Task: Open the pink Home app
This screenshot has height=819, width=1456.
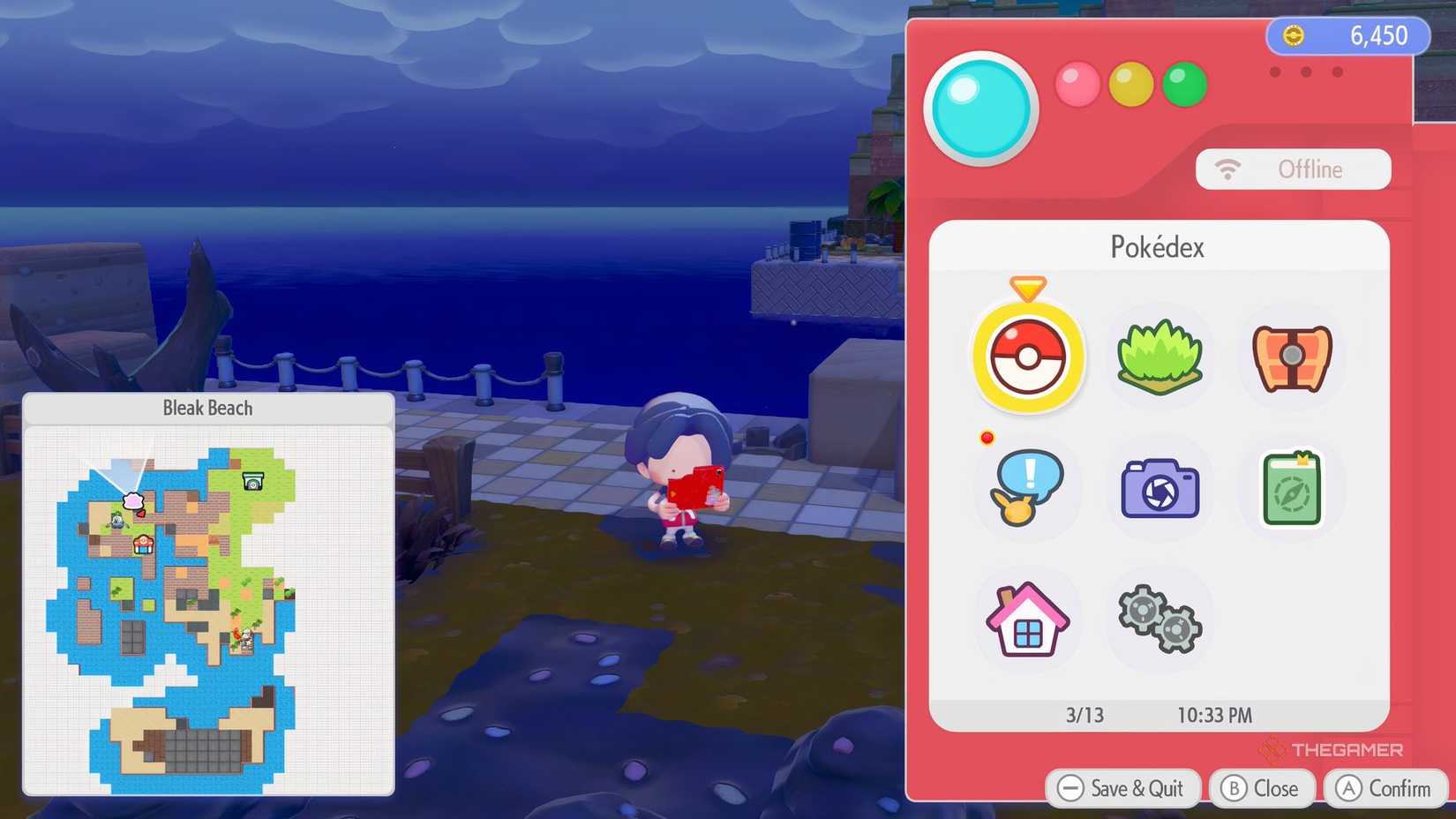Action: 1026,620
